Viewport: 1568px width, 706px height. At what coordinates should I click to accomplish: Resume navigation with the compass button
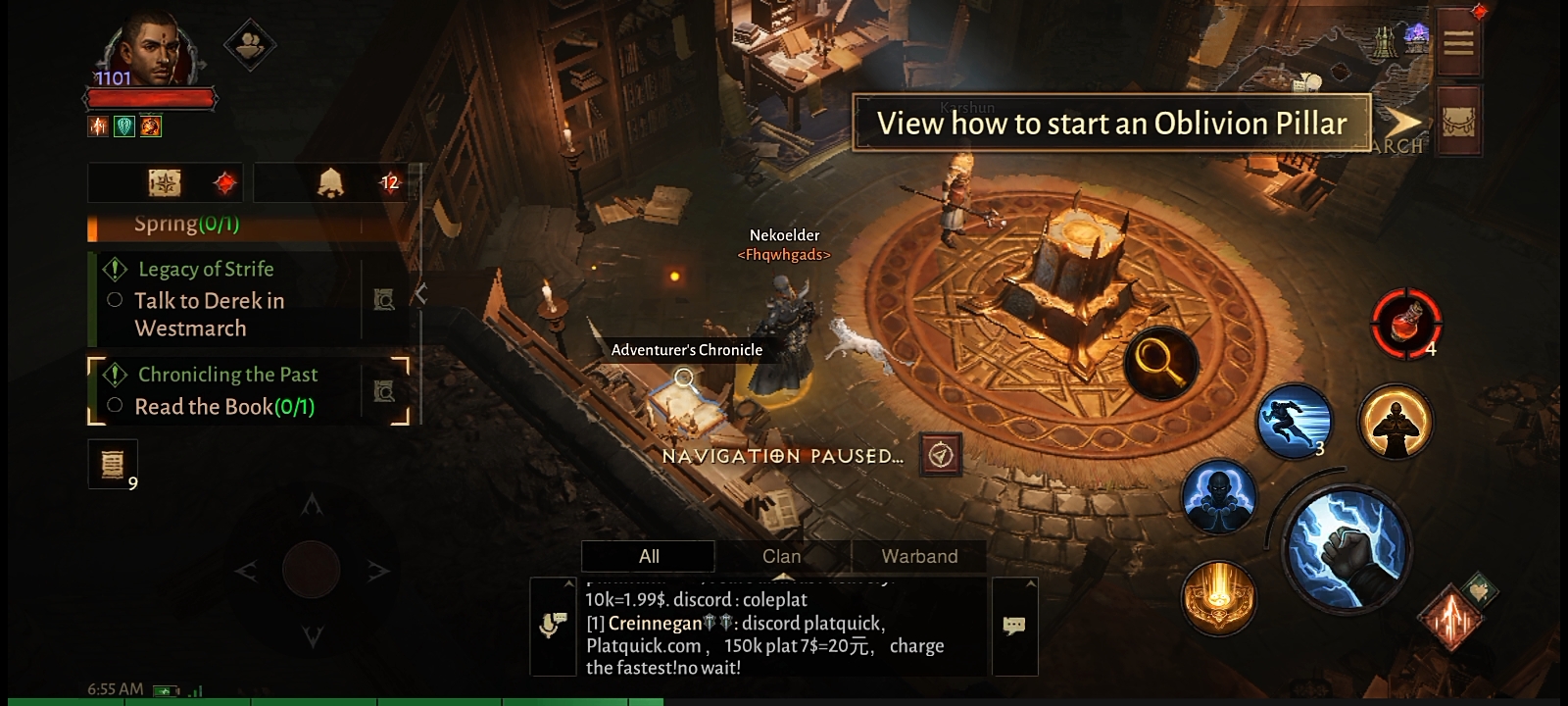pyautogui.click(x=941, y=455)
